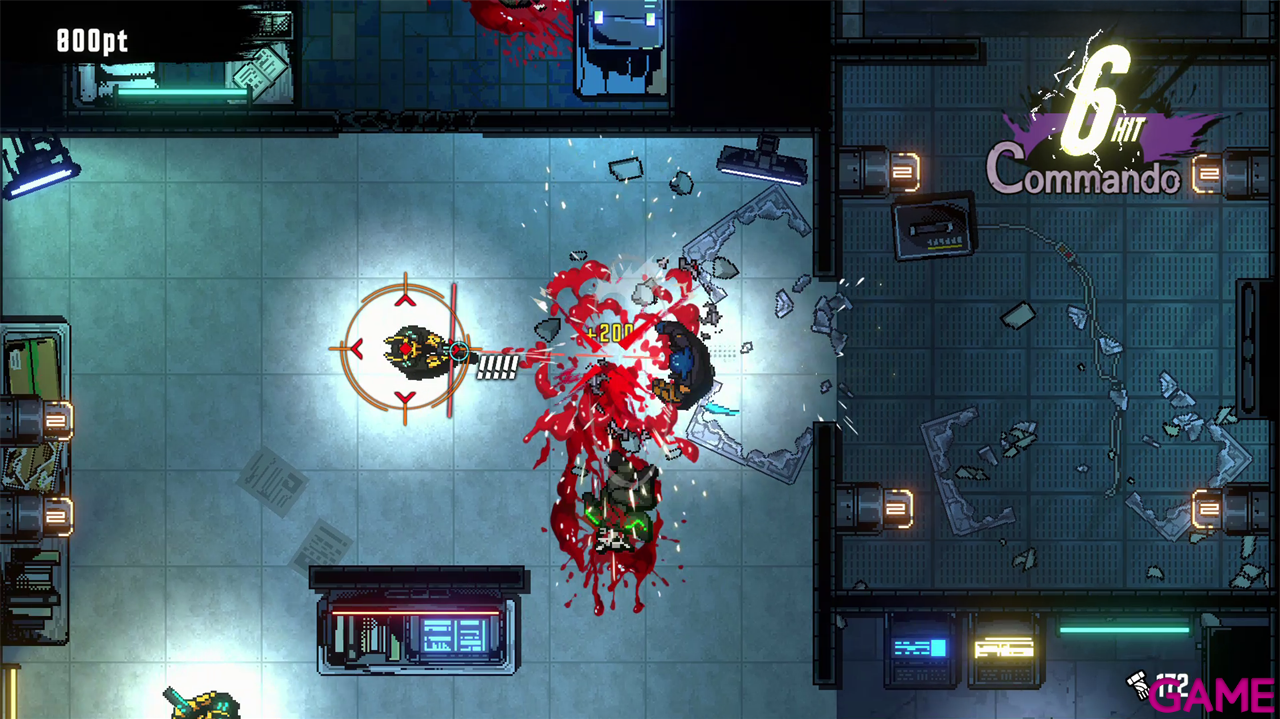Click the pink GAME store logo
Image resolution: width=1280 pixels, height=719 pixels.
[1212, 694]
